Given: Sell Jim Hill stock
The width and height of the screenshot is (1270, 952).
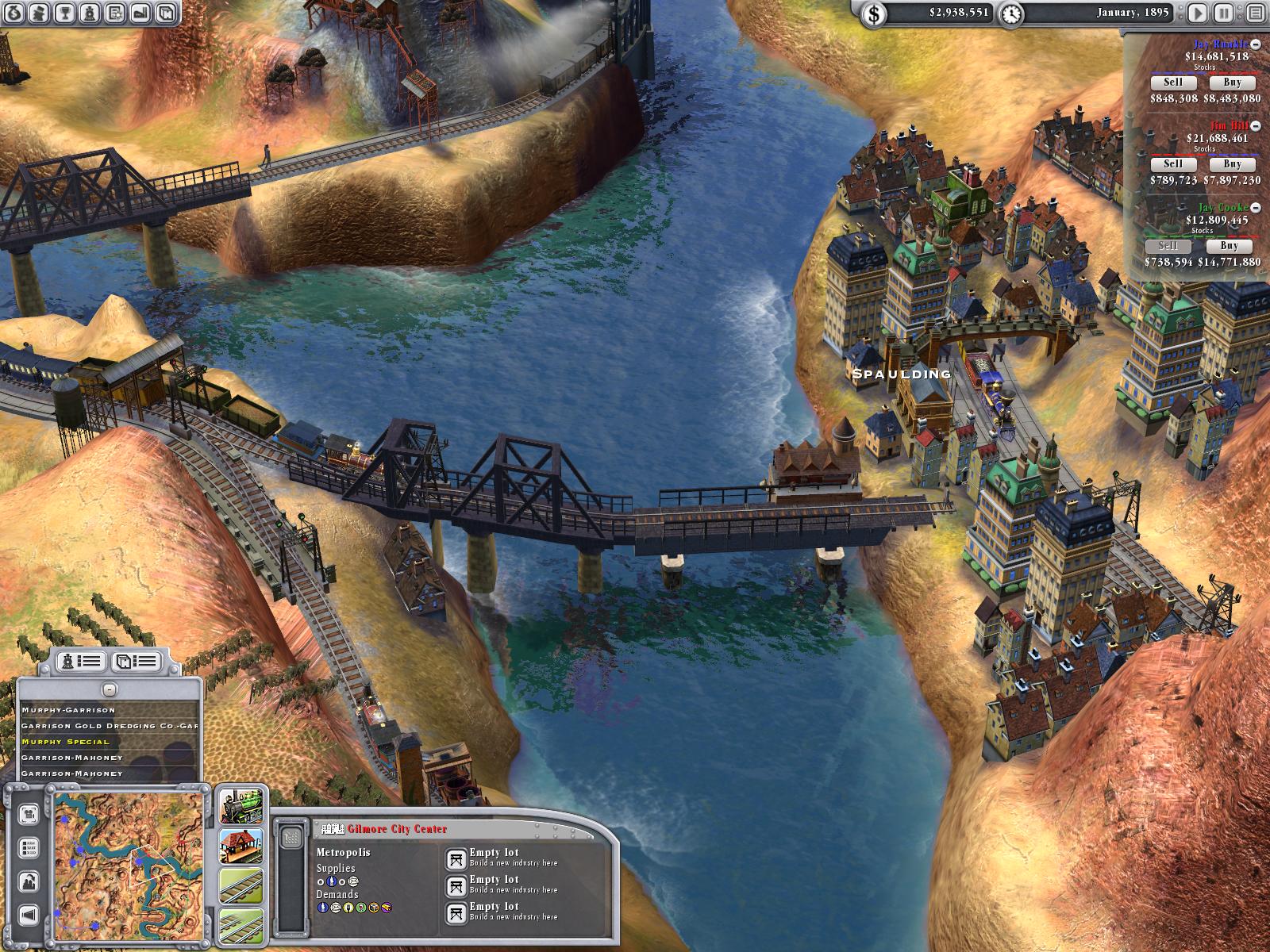Looking at the screenshot, I should tap(1172, 164).
